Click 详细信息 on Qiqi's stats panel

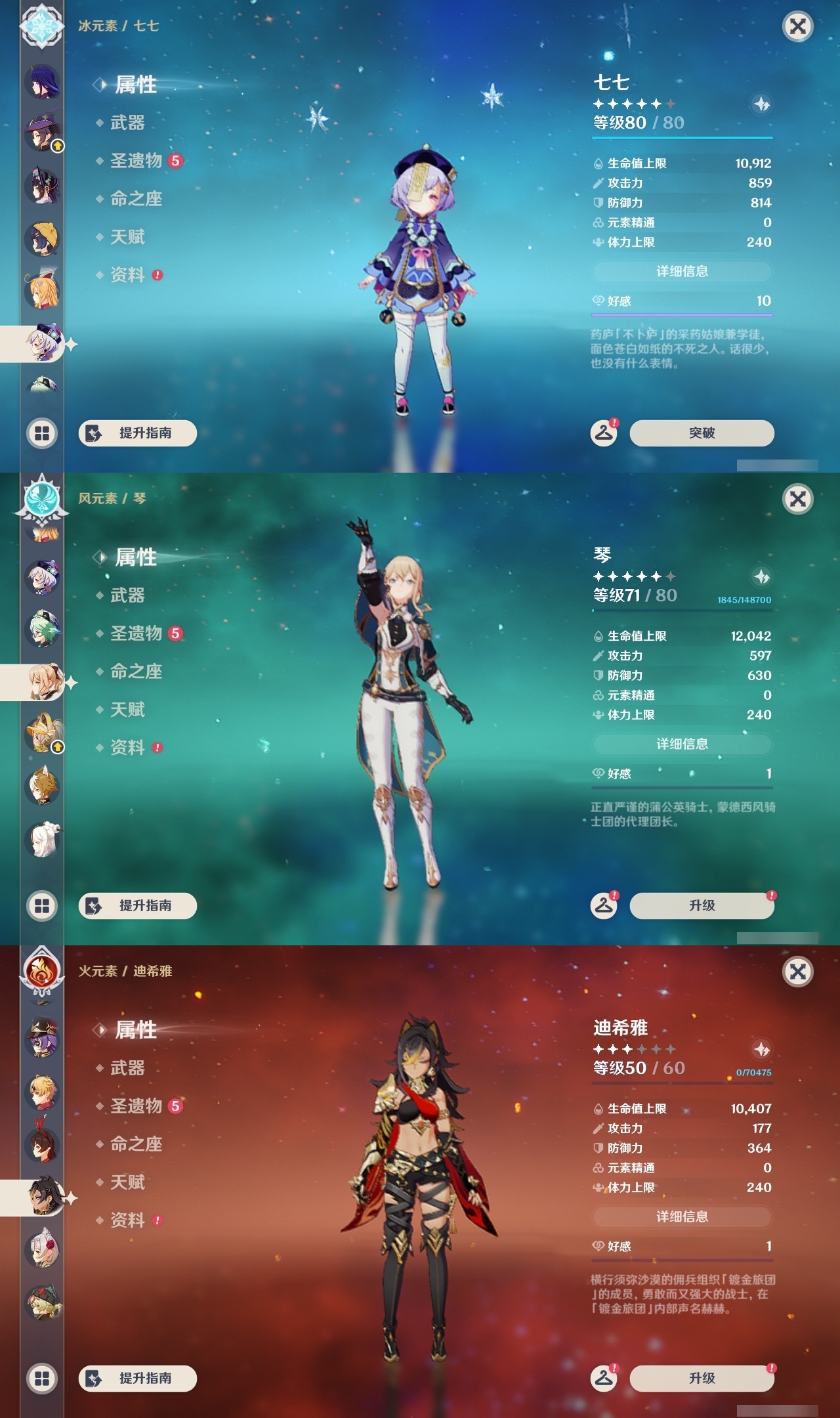[682, 271]
